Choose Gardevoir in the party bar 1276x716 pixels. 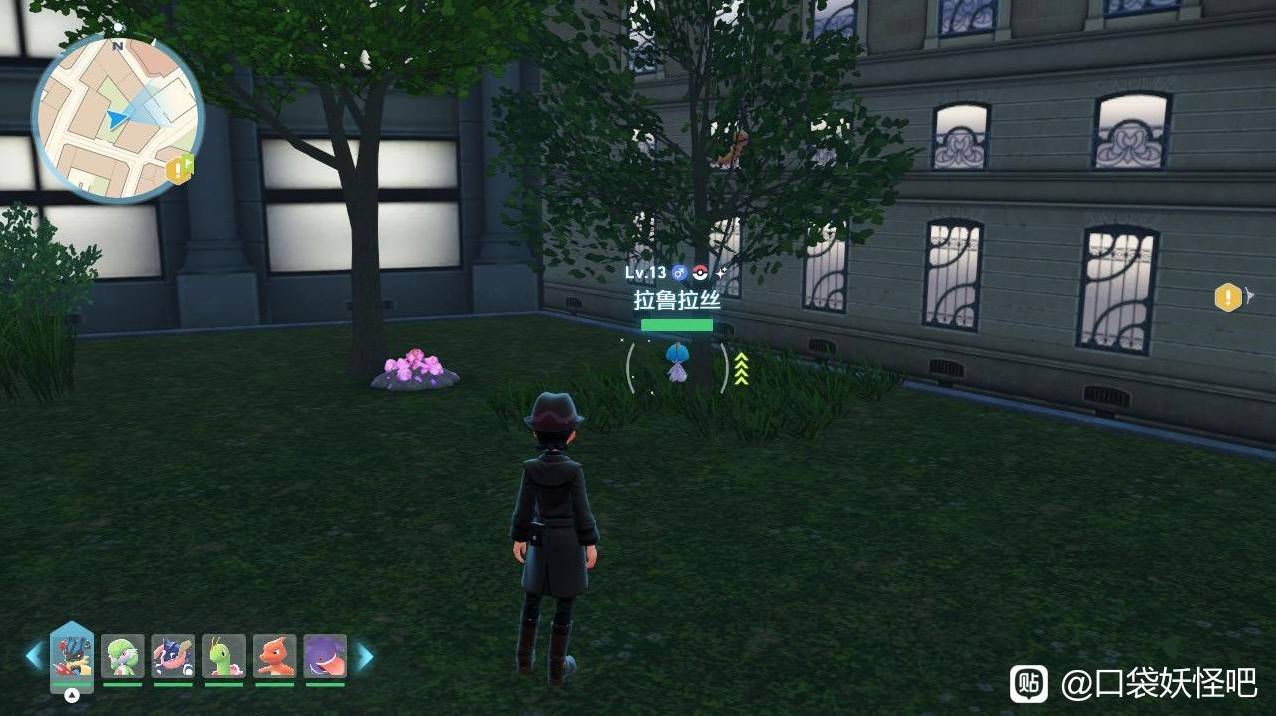123,656
